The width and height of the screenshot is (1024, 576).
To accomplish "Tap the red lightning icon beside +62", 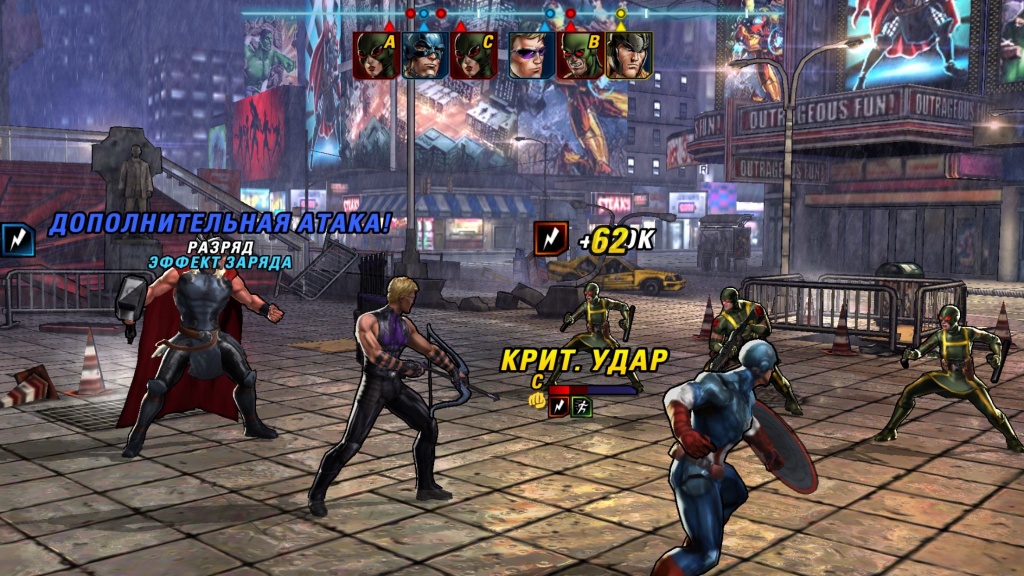I will (x=550, y=238).
